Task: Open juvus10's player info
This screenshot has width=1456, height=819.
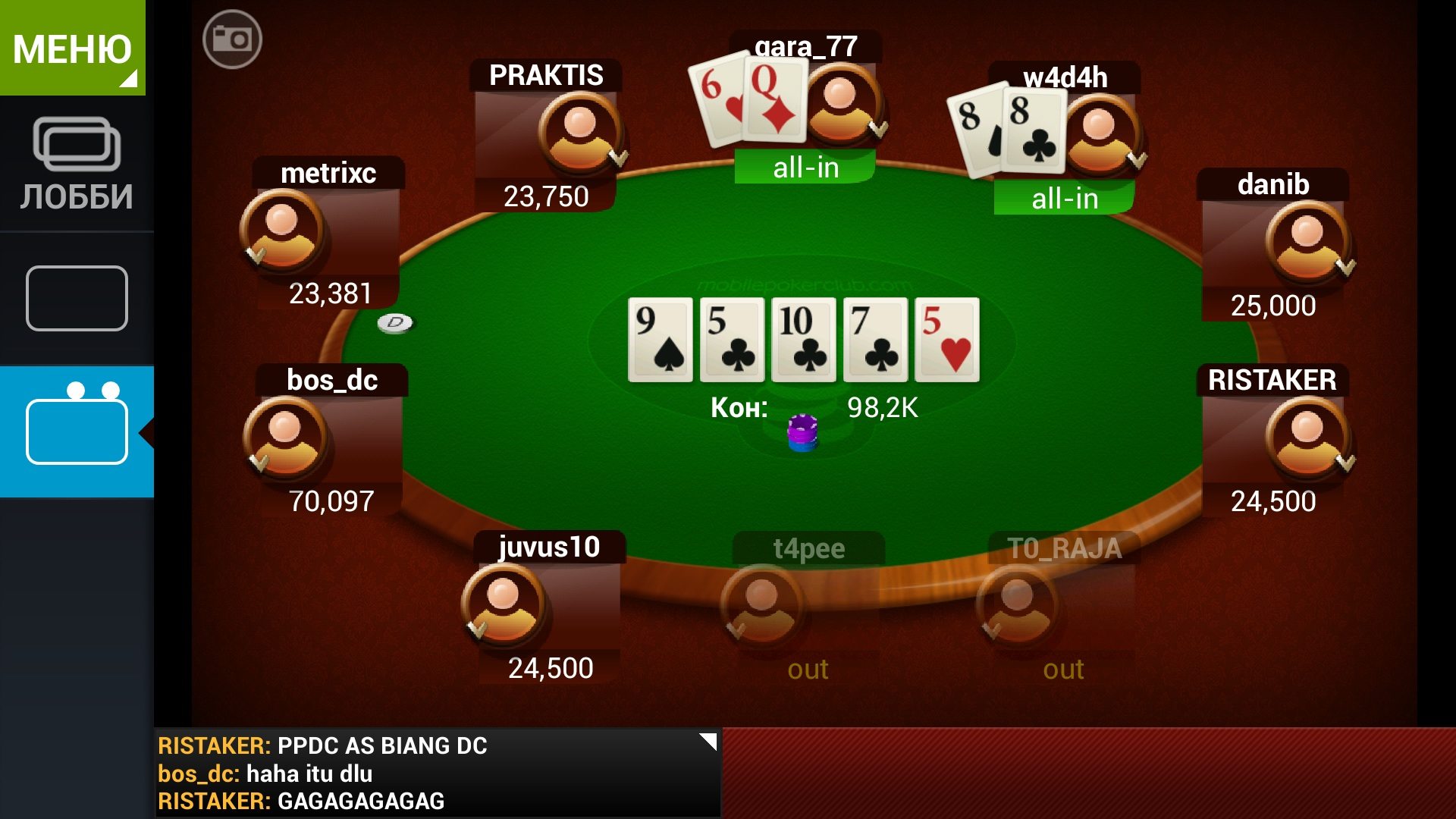Action: (x=503, y=604)
